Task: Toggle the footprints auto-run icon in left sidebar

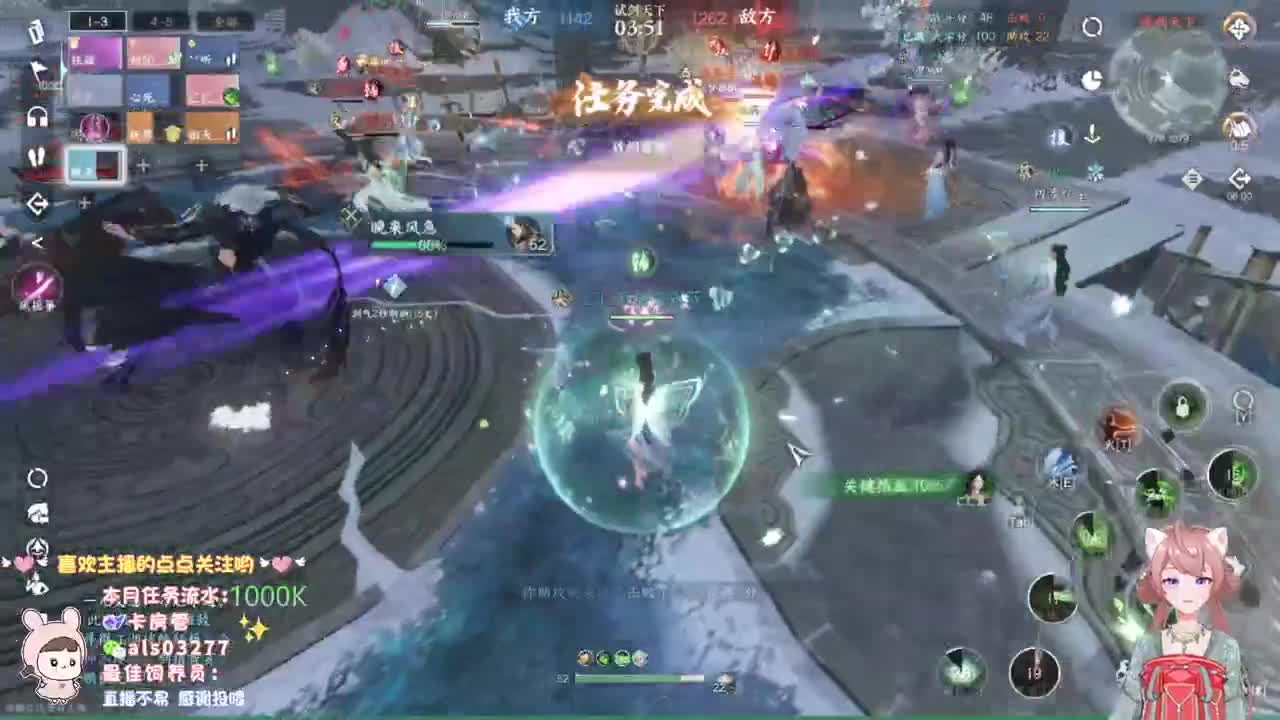Action: (x=37, y=156)
